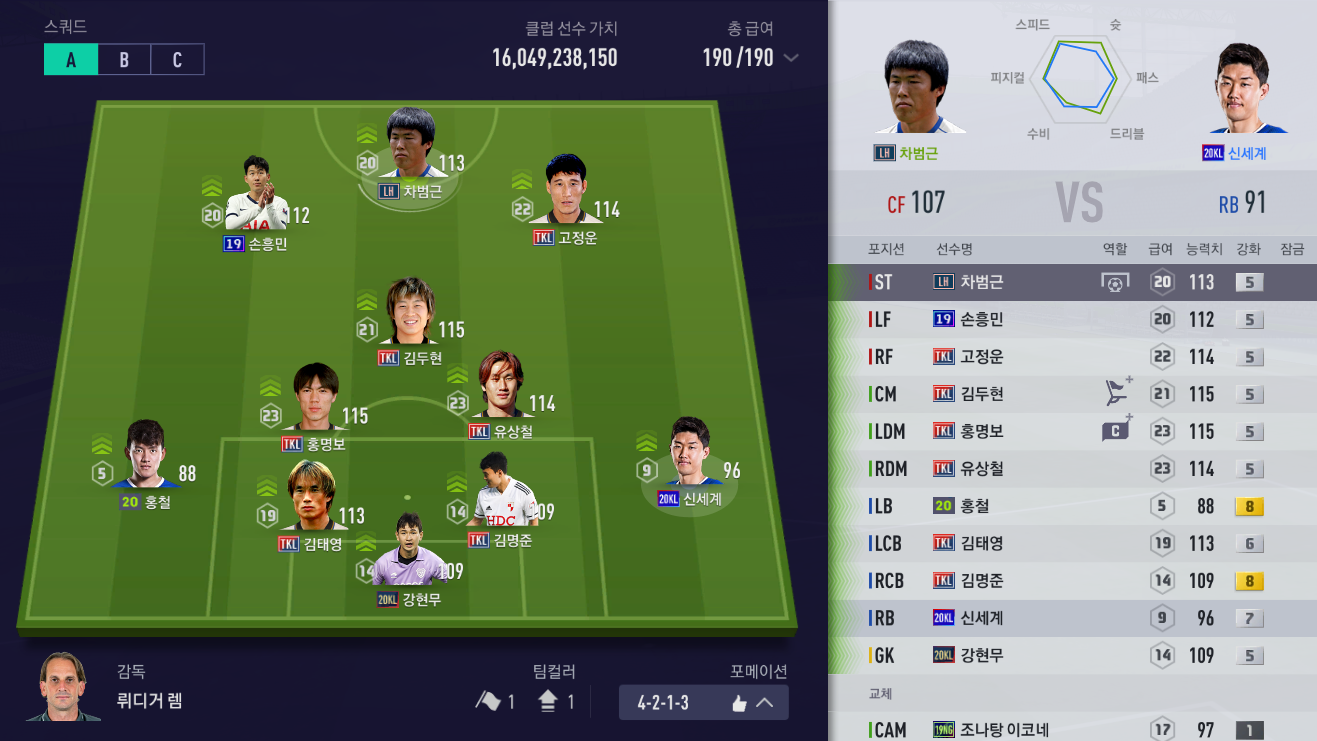Click the yellow 8 enhancement badge on 홍철's row

point(1248,507)
